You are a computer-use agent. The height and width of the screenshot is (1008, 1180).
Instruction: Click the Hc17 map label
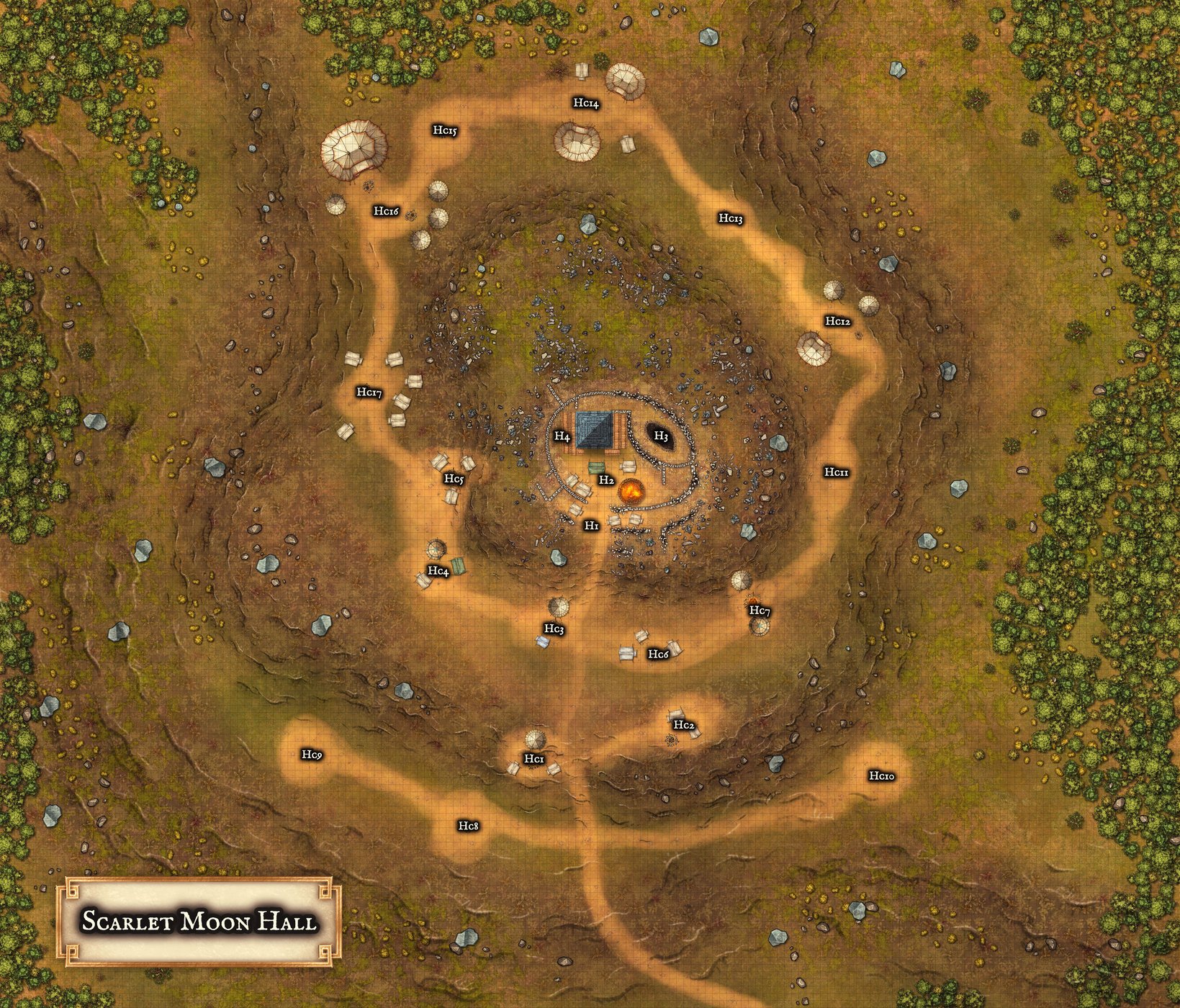coord(369,393)
